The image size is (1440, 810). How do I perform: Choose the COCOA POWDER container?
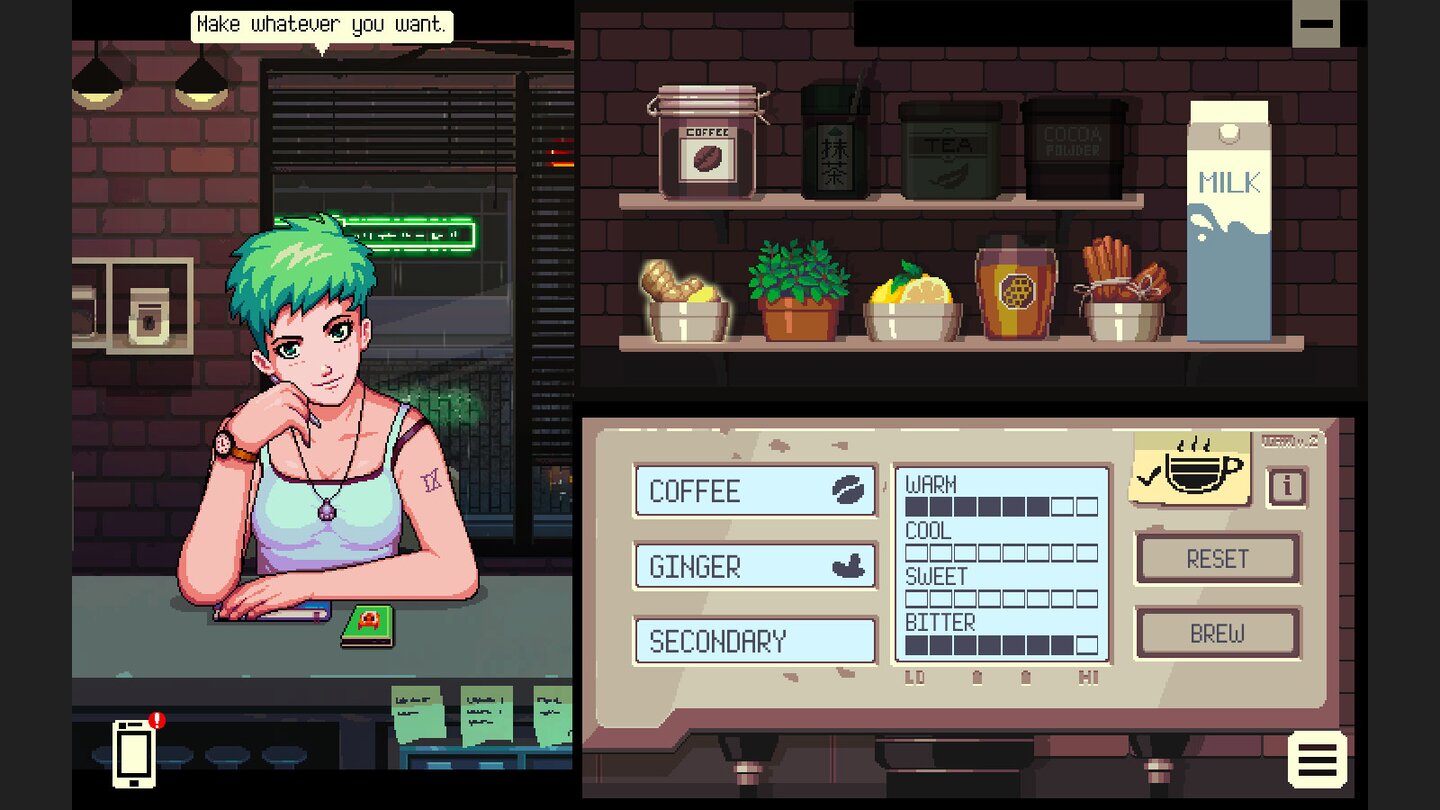[1074, 150]
